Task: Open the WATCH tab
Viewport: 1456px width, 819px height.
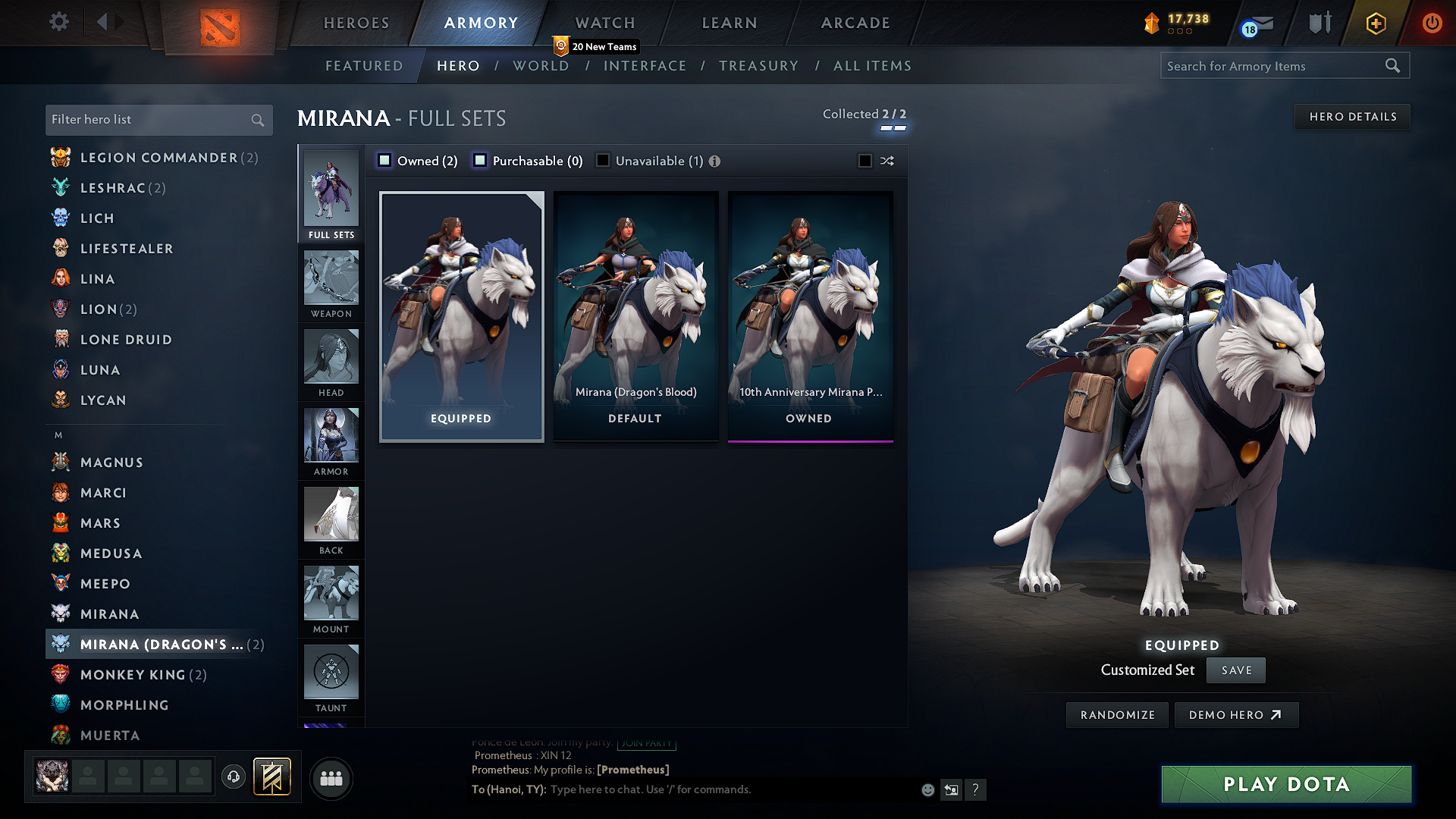Action: 604,23
